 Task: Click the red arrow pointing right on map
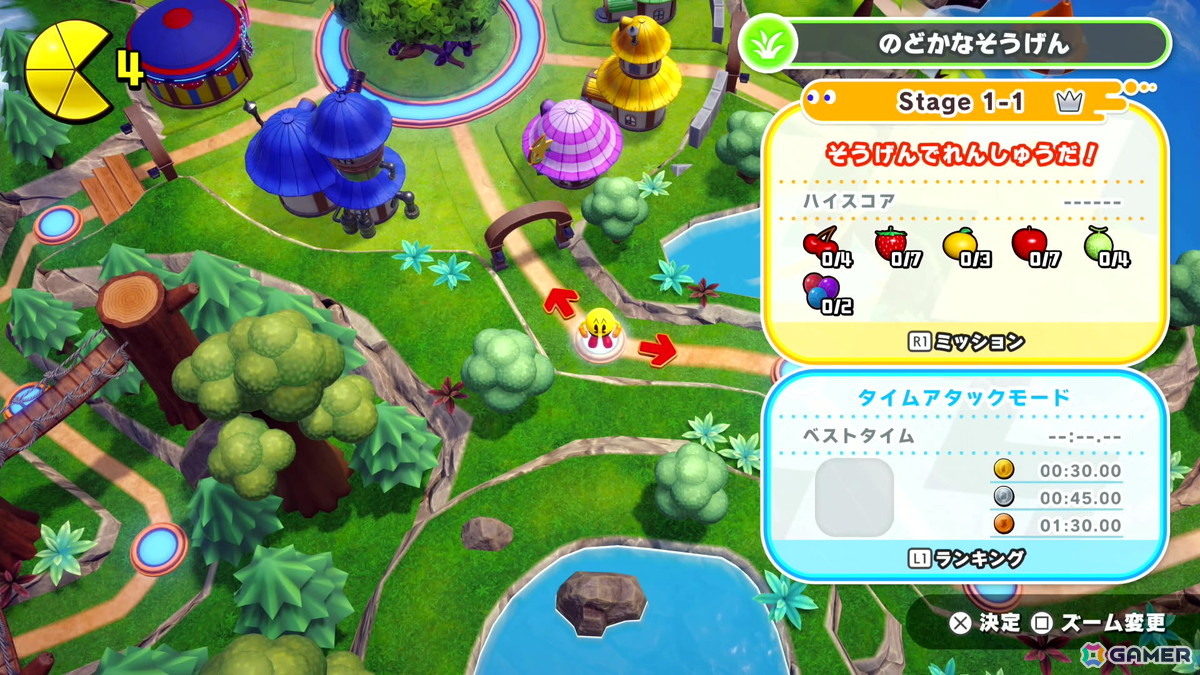(657, 349)
